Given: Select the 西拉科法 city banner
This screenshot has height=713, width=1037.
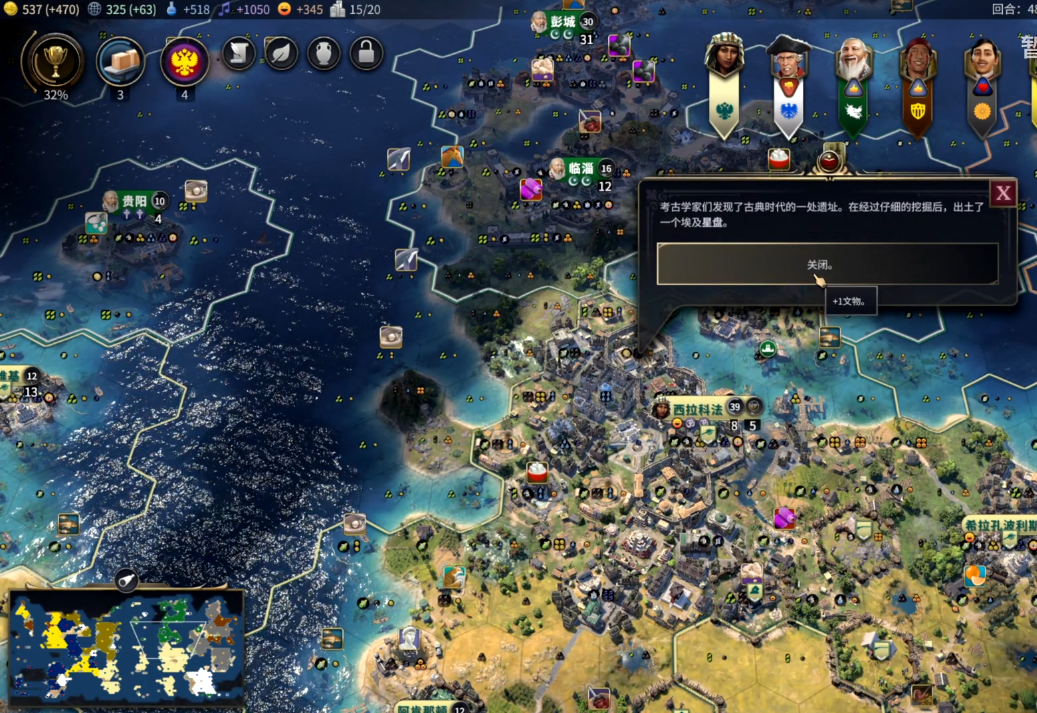Looking at the screenshot, I should click(698, 408).
